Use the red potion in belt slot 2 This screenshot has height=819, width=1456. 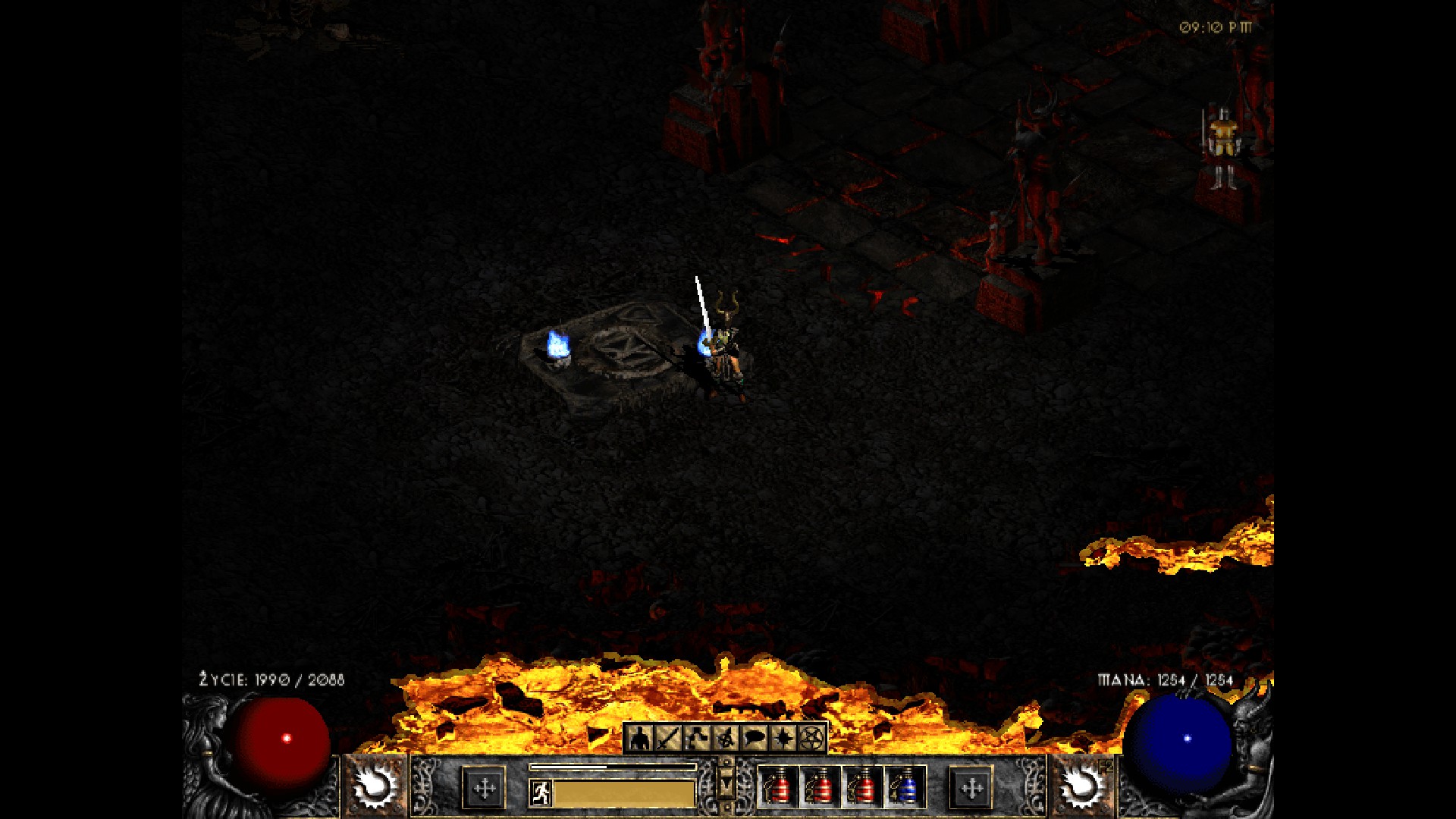[x=821, y=787]
